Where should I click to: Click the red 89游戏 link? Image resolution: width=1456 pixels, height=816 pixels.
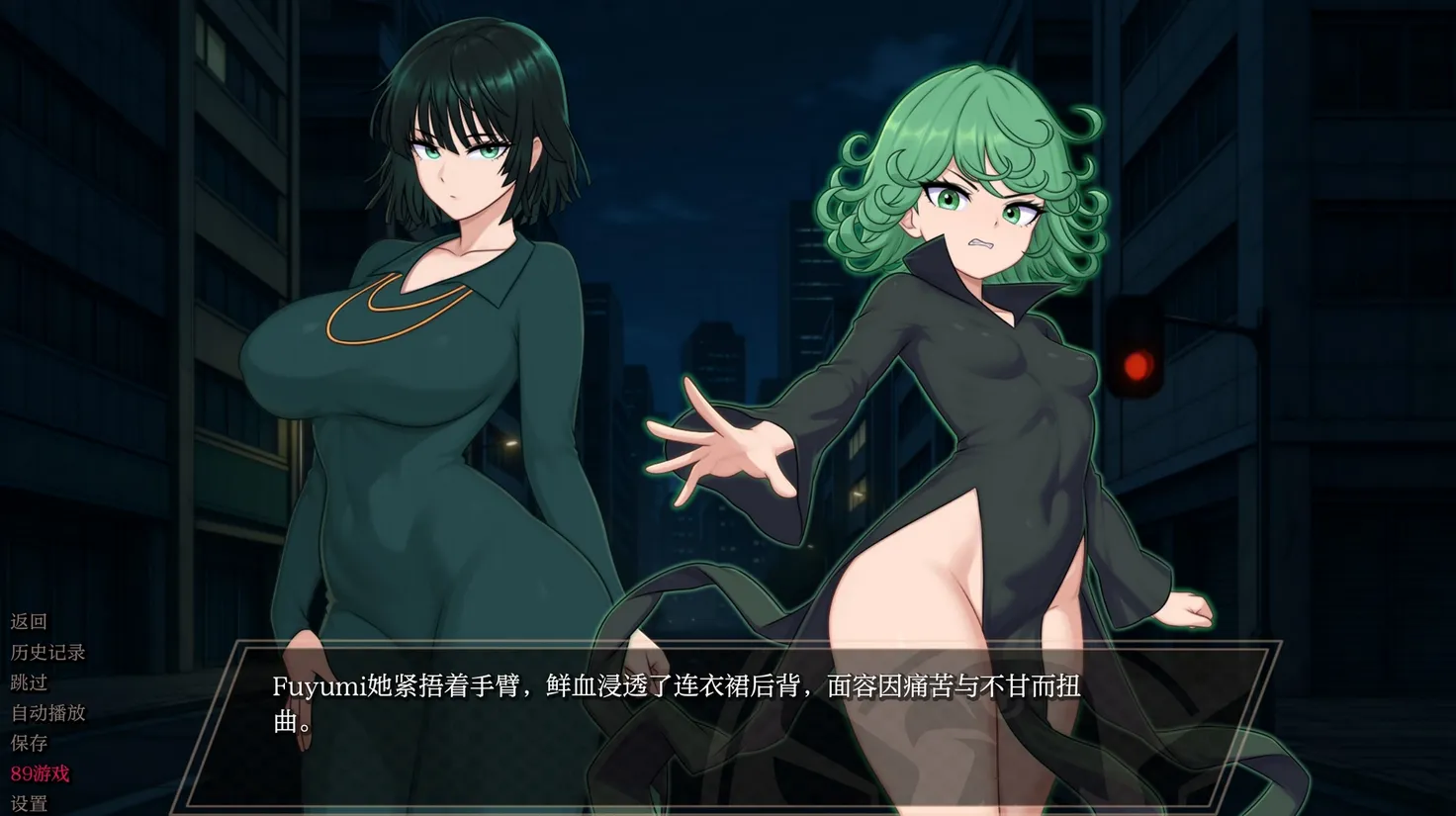pos(40,773)
